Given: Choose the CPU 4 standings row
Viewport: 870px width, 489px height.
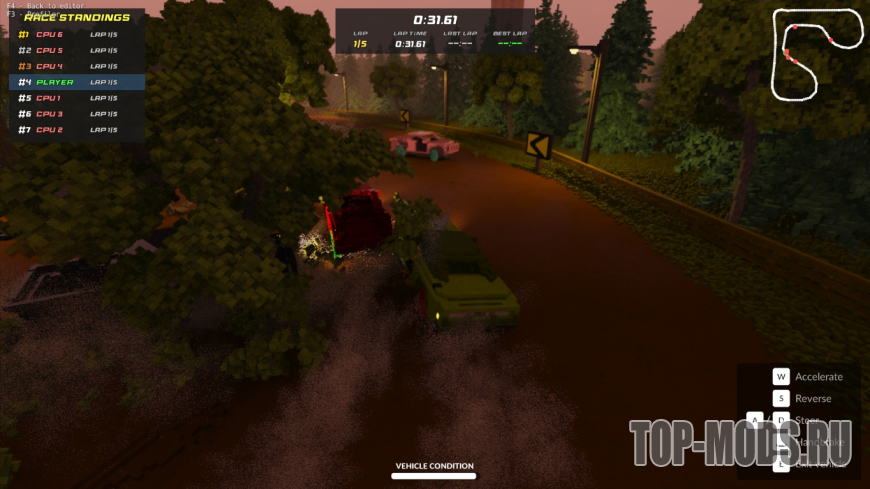Looking at the screenshot, I should (77, 66).
